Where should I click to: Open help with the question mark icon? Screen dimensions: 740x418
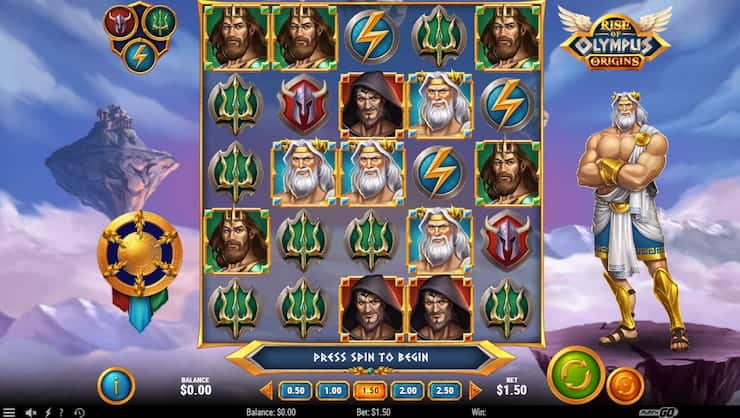tap(62, 411)
